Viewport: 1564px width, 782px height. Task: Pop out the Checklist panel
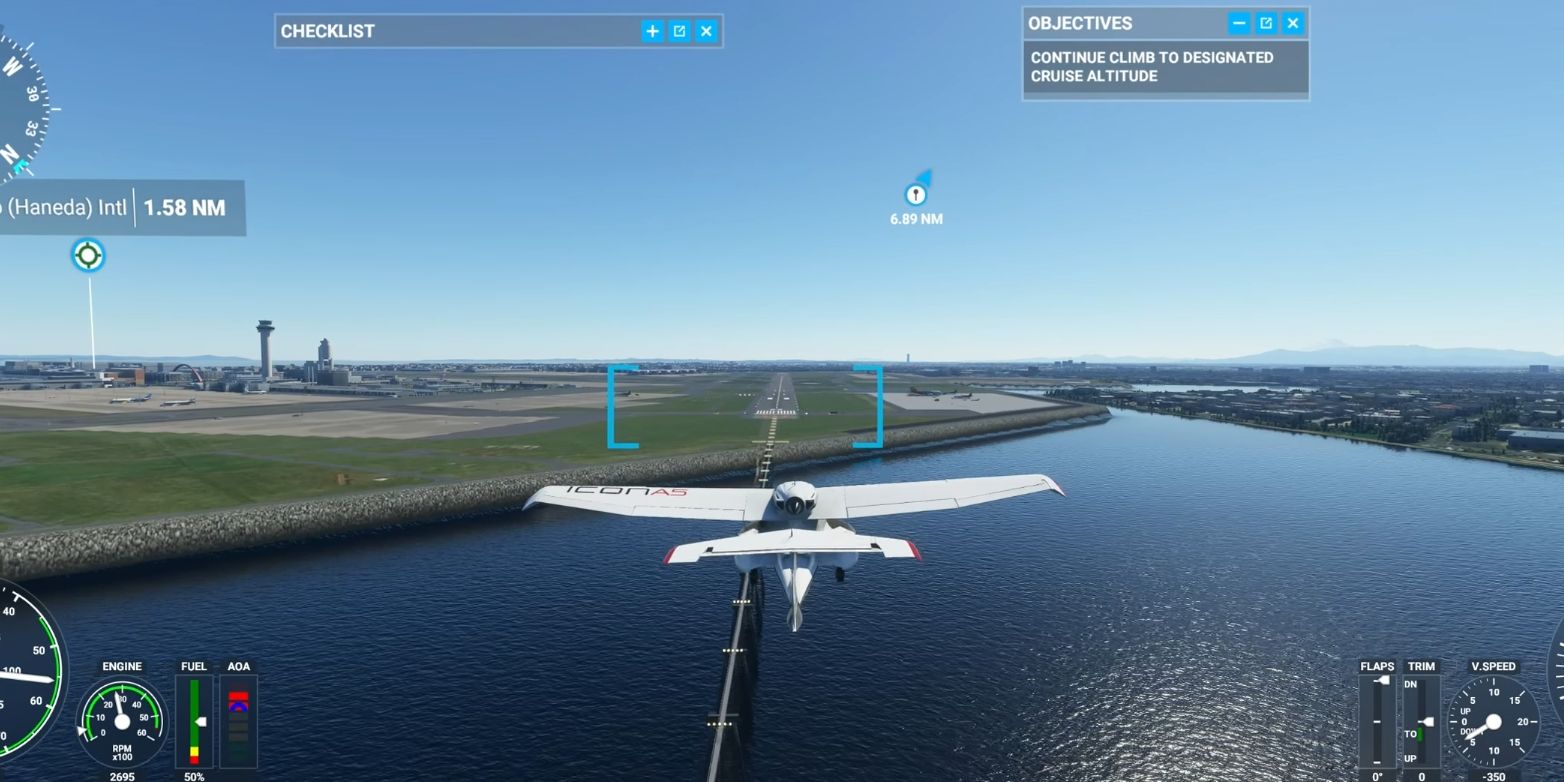click(679, 31)
